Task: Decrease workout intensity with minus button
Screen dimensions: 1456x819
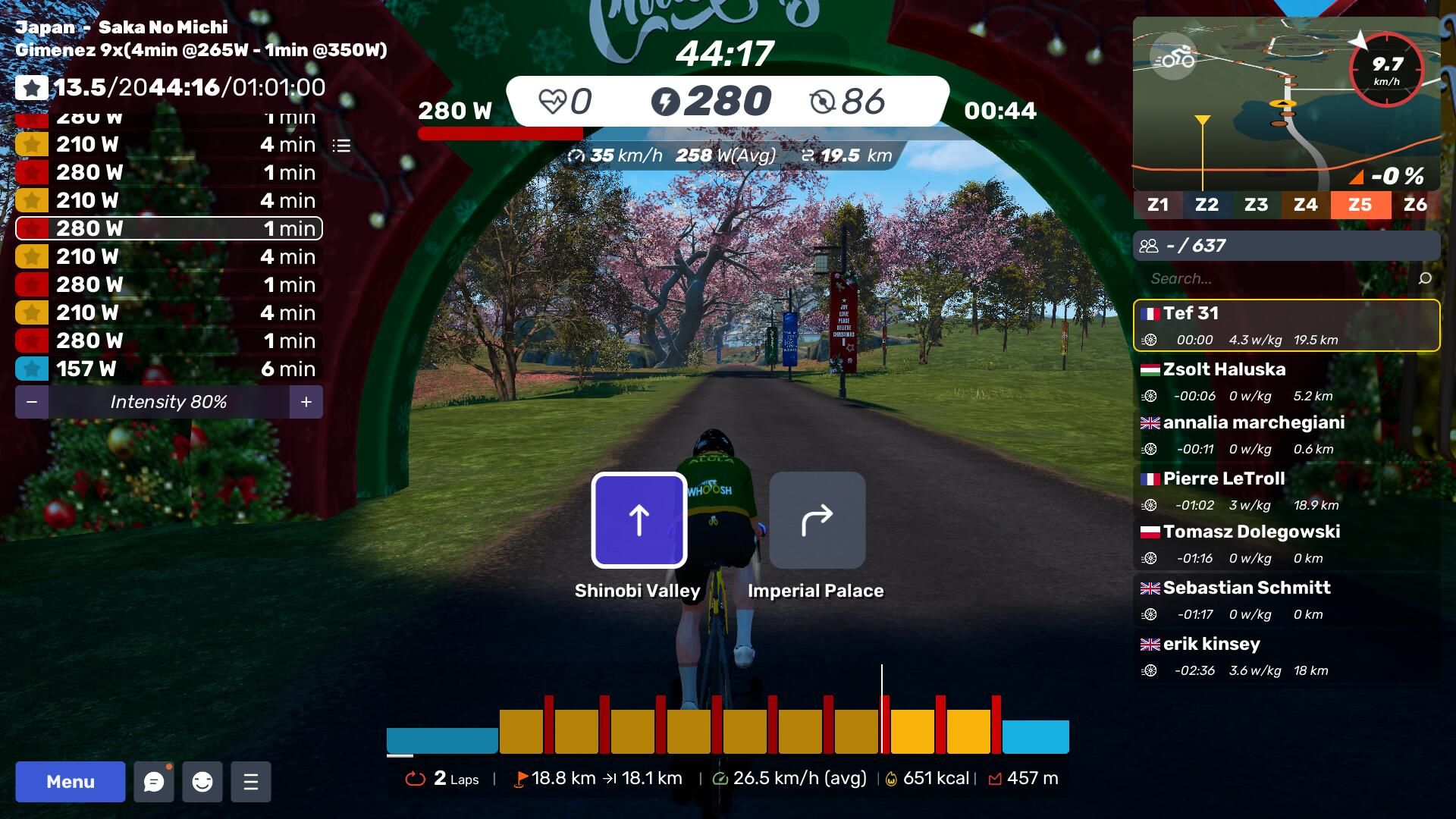Action: click(x=32, y=402)
